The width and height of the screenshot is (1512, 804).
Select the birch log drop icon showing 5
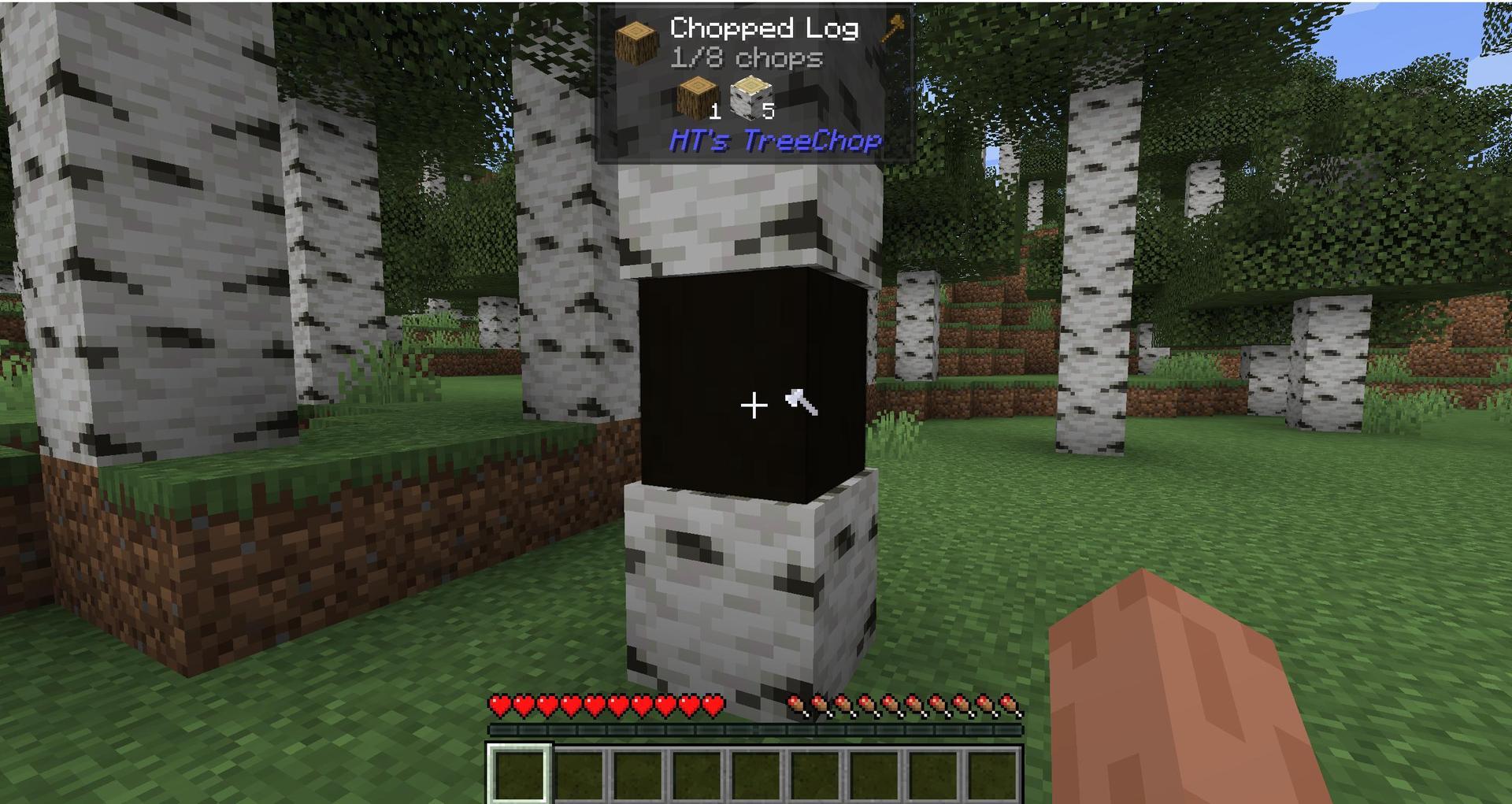[x=750, y=98]
